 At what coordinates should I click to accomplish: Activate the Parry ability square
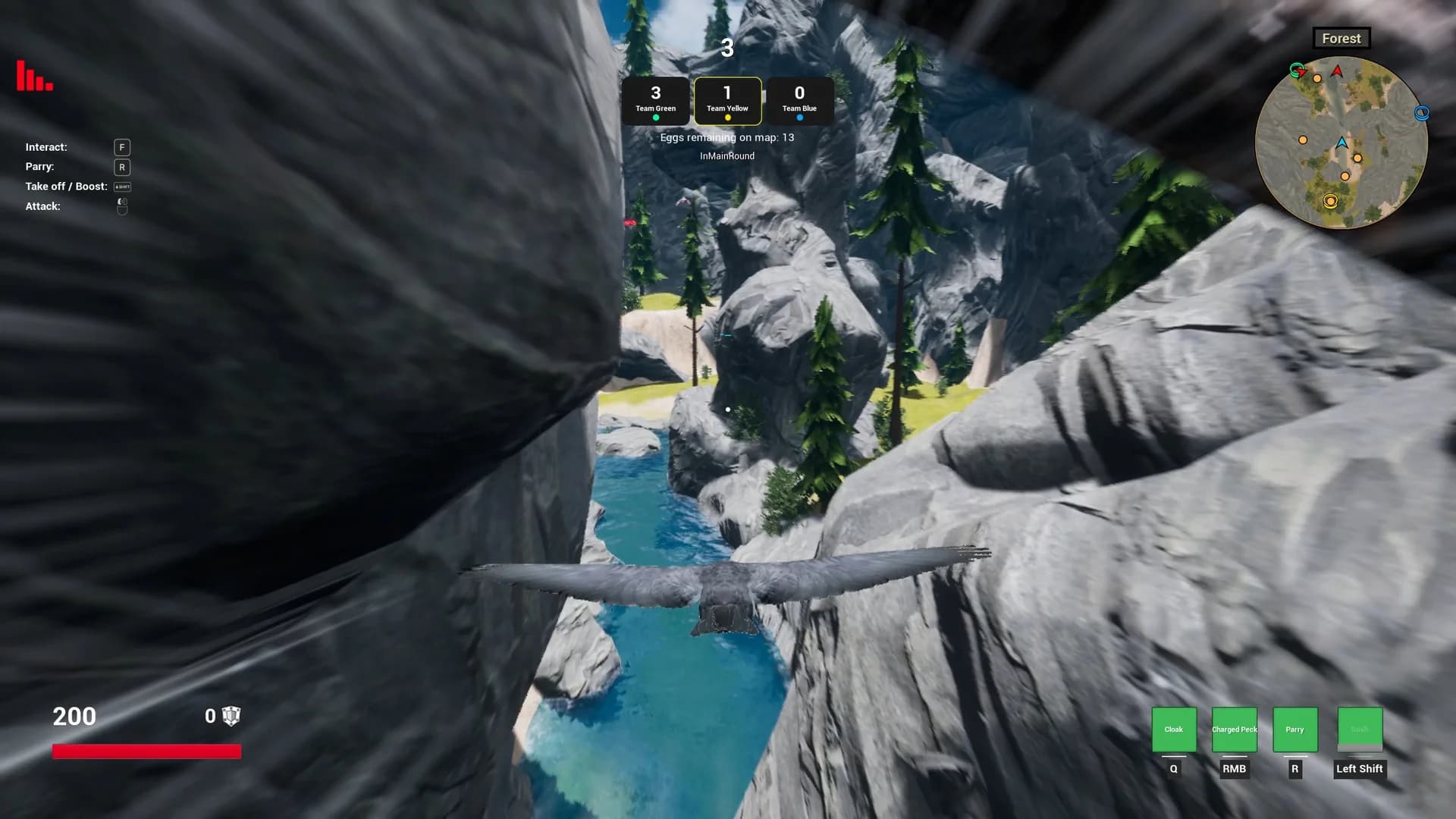tap(1294, 729)
